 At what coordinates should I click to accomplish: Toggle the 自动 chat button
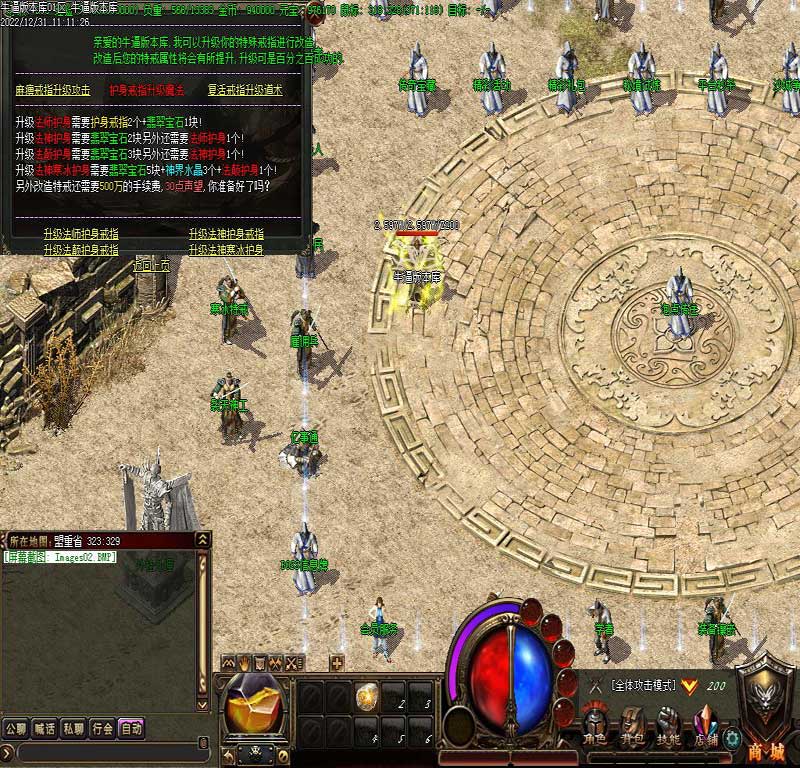click(x=132, y=728)
